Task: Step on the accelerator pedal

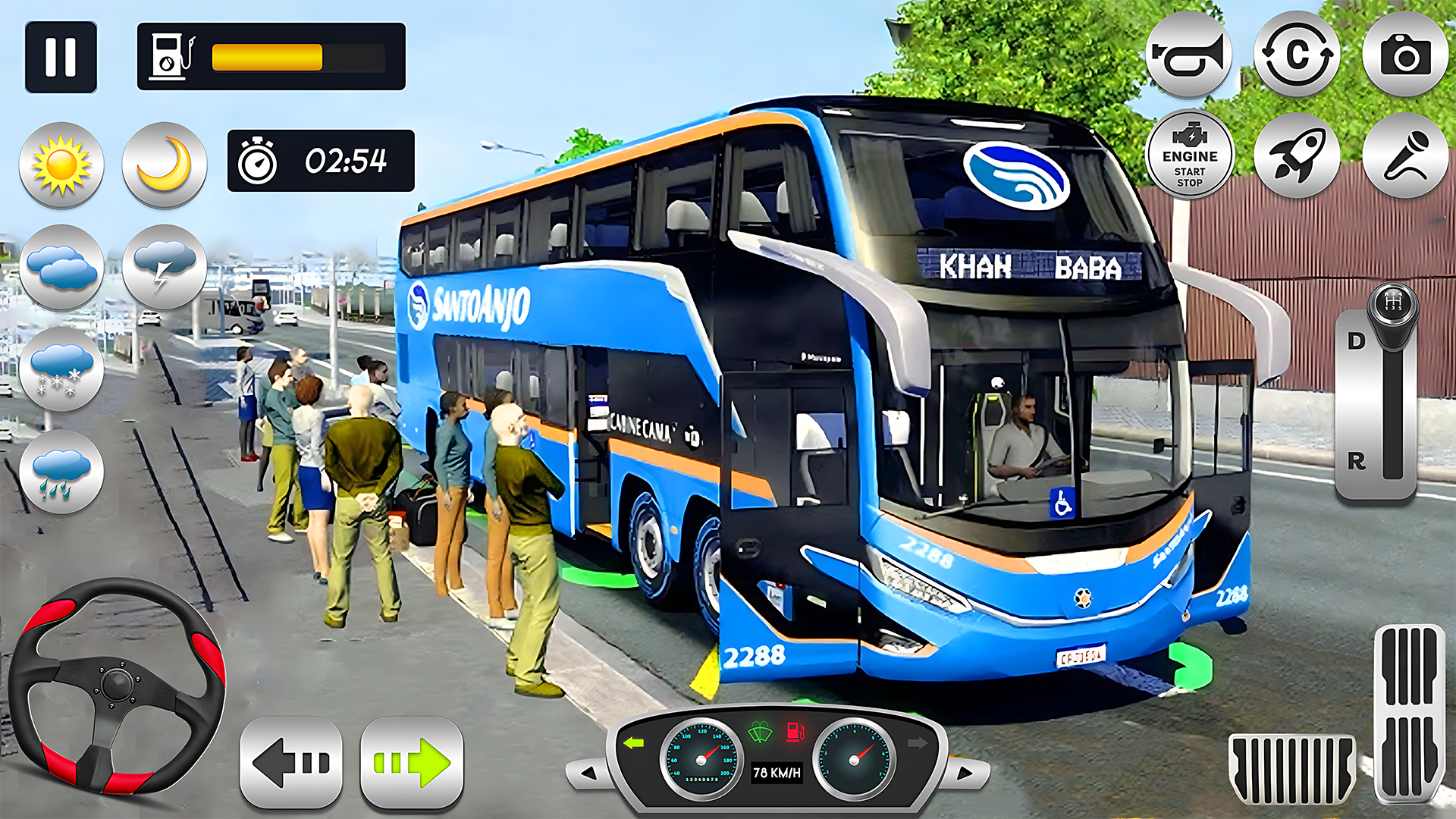Action: (x=1409, y=713)
